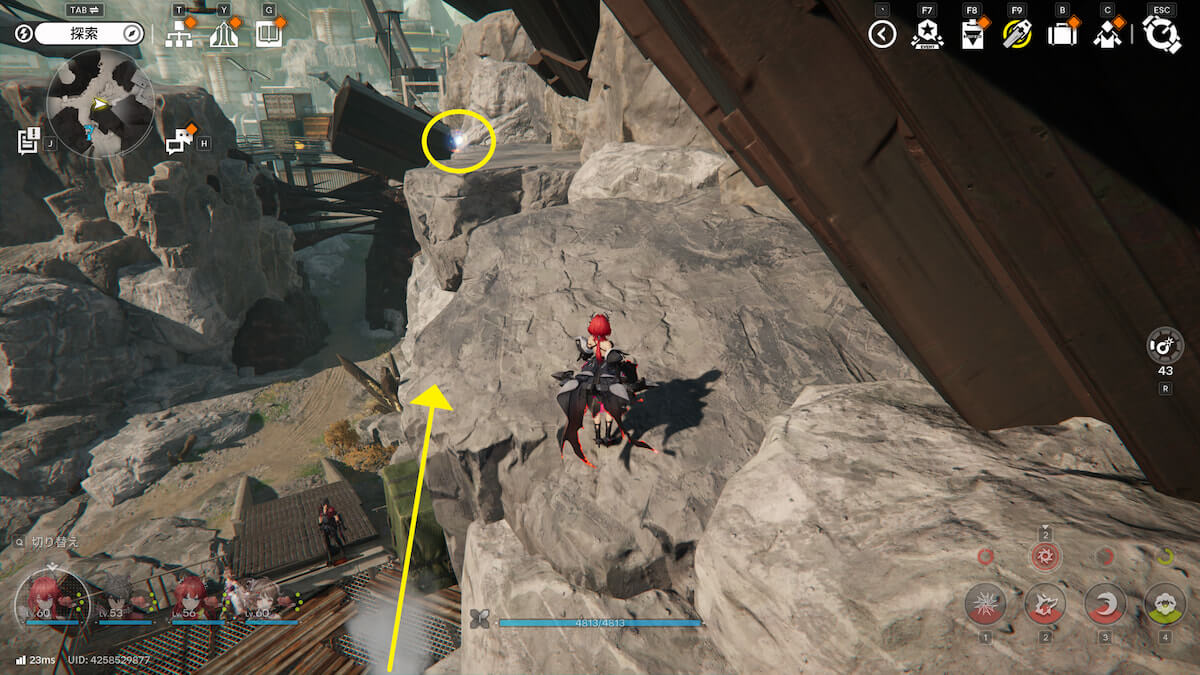Open the clipboard with triangle icon
This screenshot has width=1200, height=675.
click(x=972, y=35)
